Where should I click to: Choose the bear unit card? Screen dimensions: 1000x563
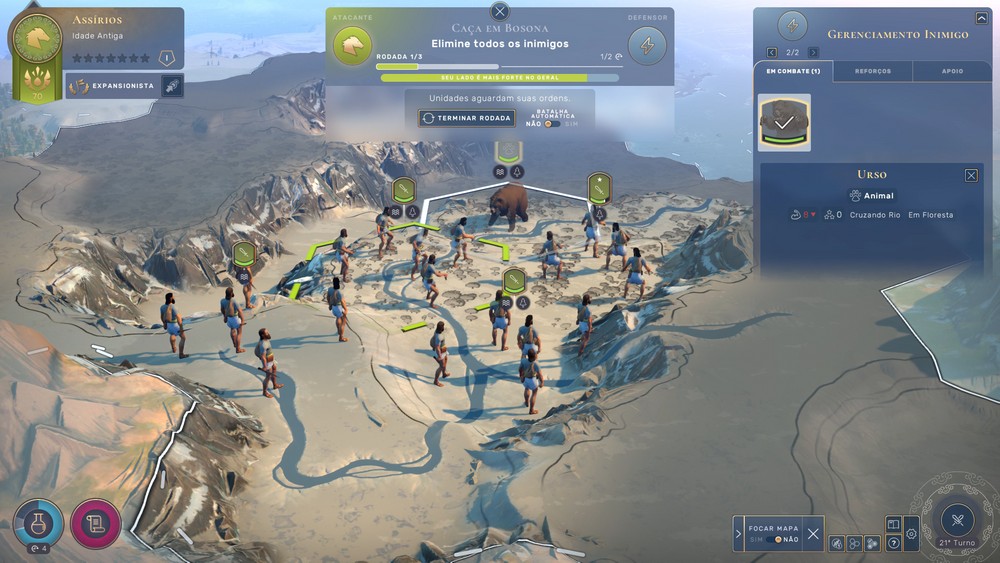(x=785, y=122)
